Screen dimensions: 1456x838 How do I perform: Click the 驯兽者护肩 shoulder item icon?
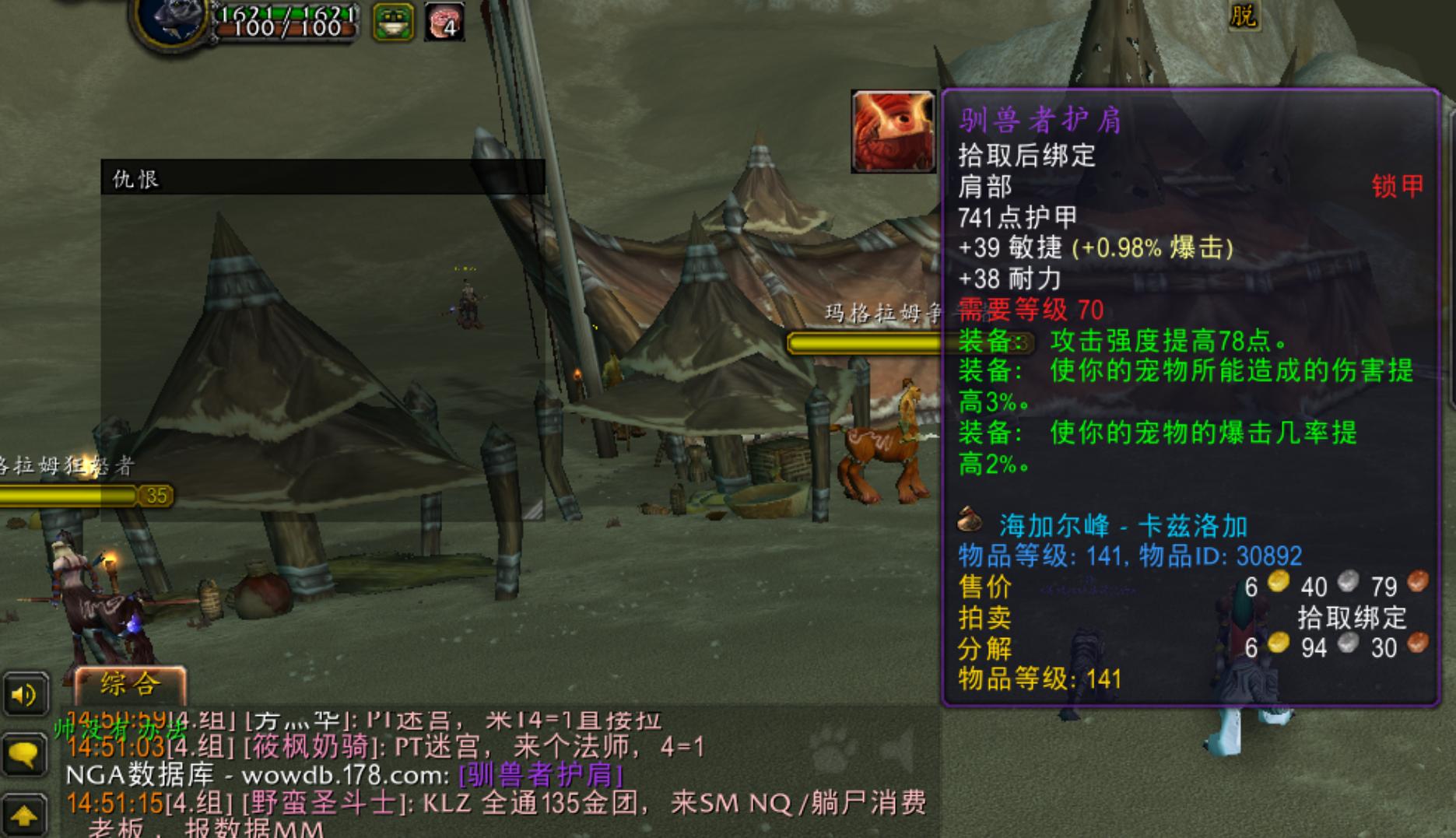click(892, 131)
